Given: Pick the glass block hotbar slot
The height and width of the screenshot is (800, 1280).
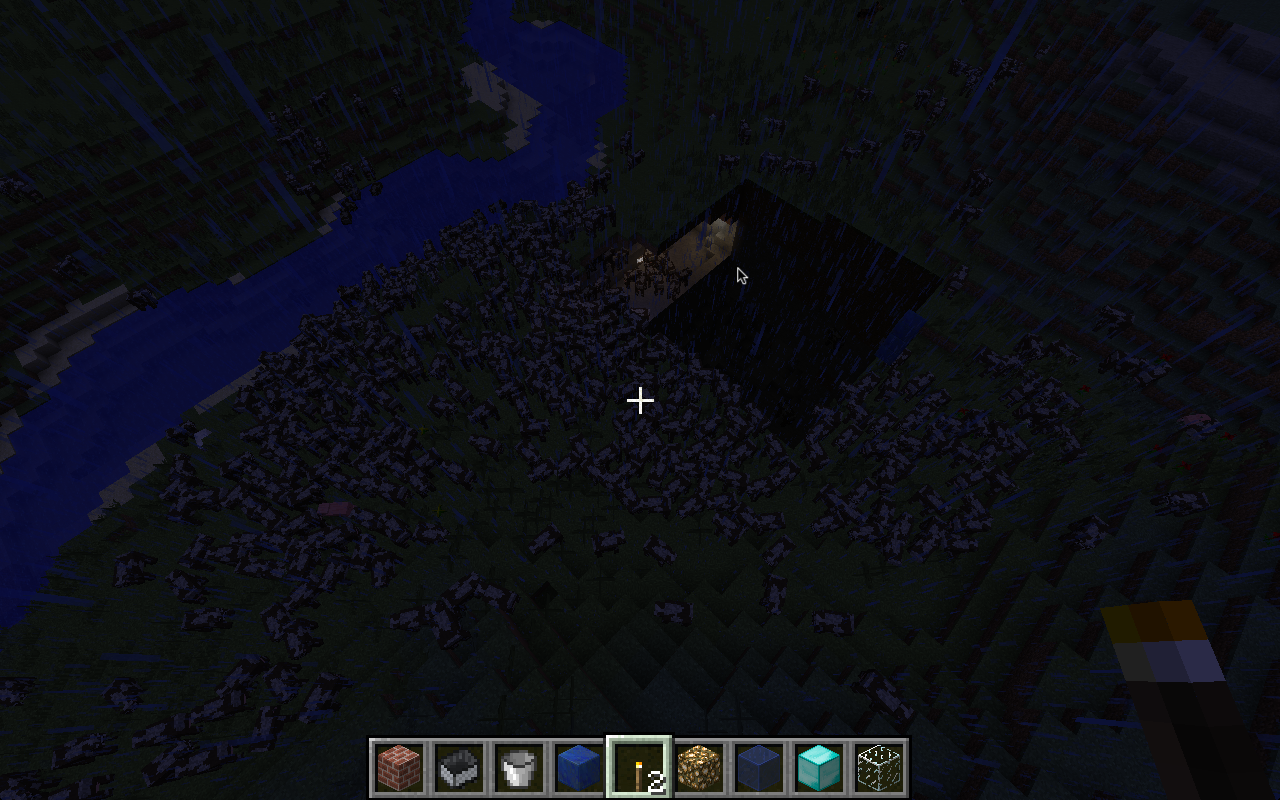Looking at the screenshot, I should click(879, 768).
